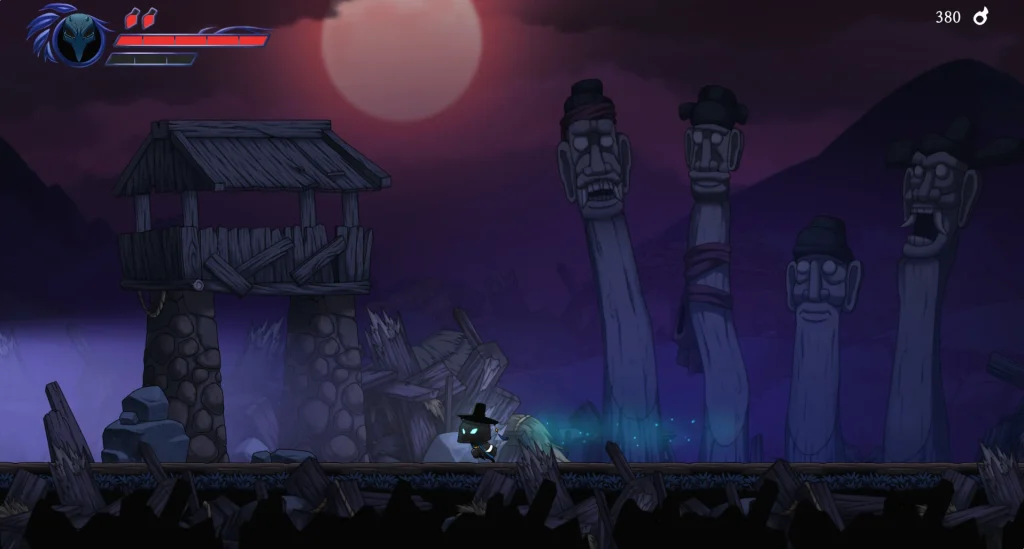Select the red feather charges above health

click(141, 17)
